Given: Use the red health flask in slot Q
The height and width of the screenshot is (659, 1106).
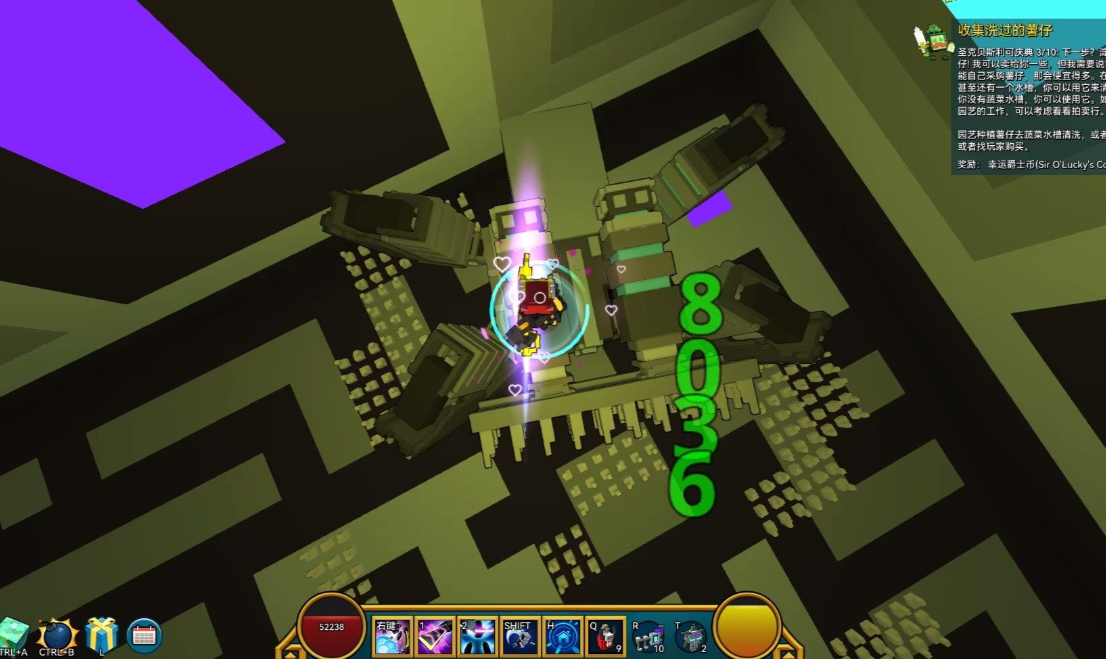Looking at the screenshot, I should 606,636.
